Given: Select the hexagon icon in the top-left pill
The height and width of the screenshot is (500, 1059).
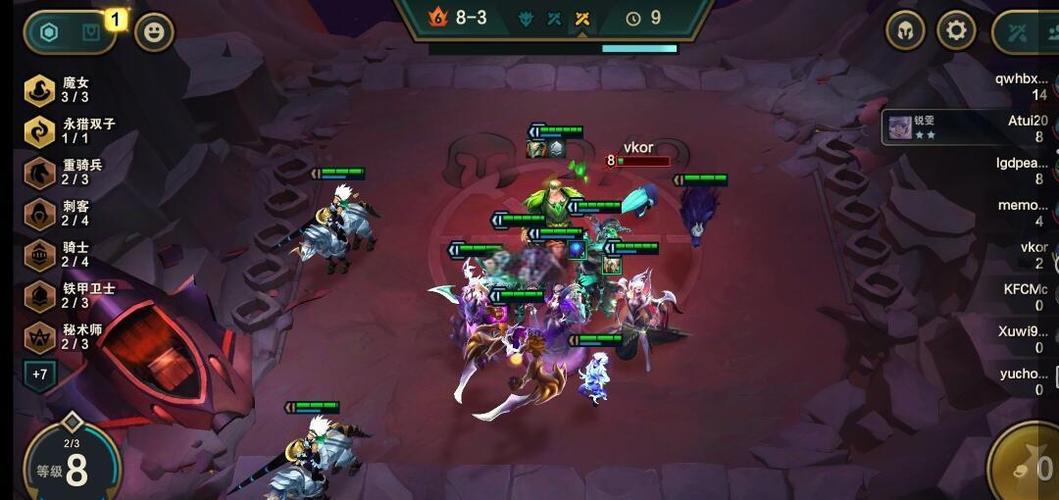Looking at the screenshot, I should 48,32.
